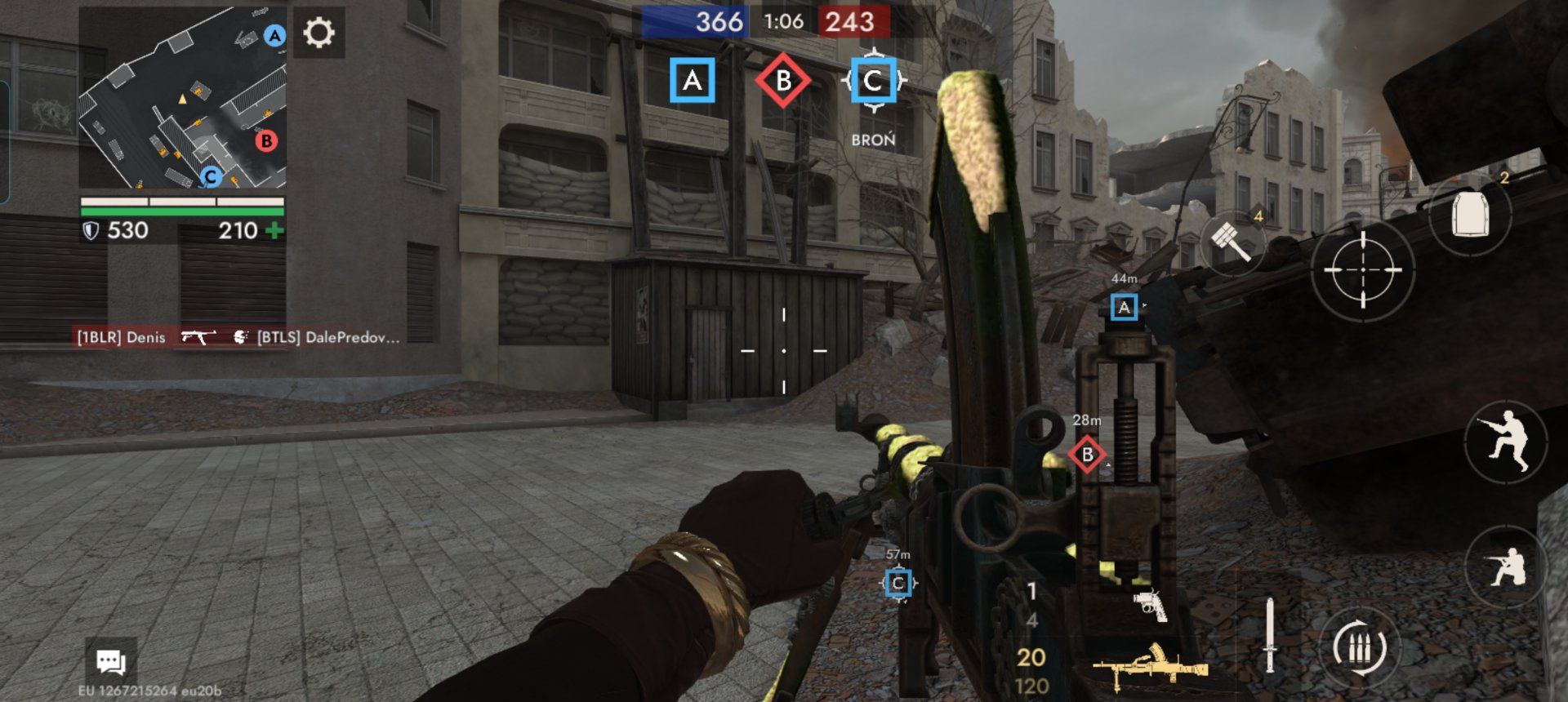
Task: Click the red point B objective indicator
Action: point(783,80)
